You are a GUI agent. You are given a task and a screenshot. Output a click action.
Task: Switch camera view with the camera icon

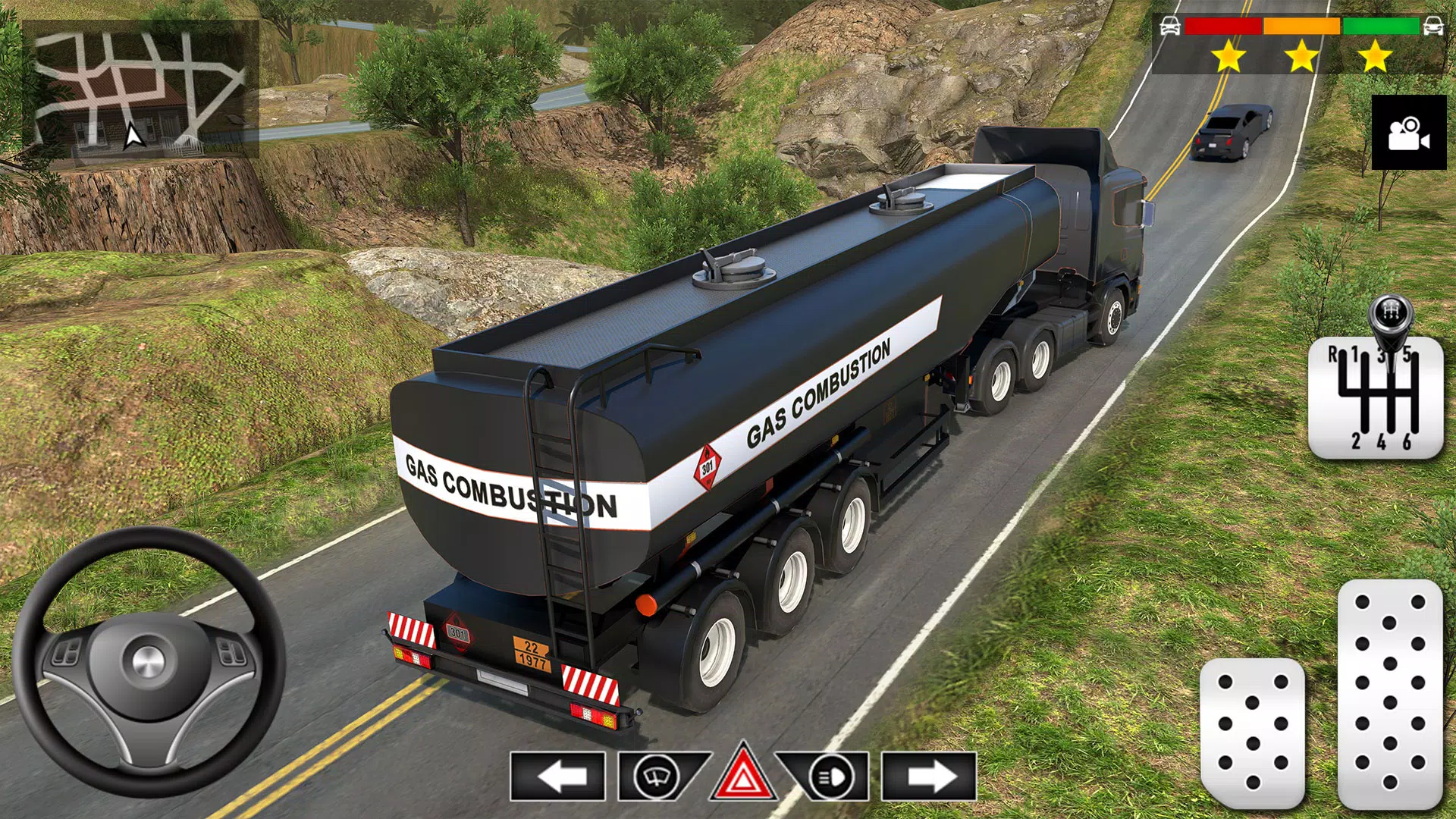[1408, 133]
